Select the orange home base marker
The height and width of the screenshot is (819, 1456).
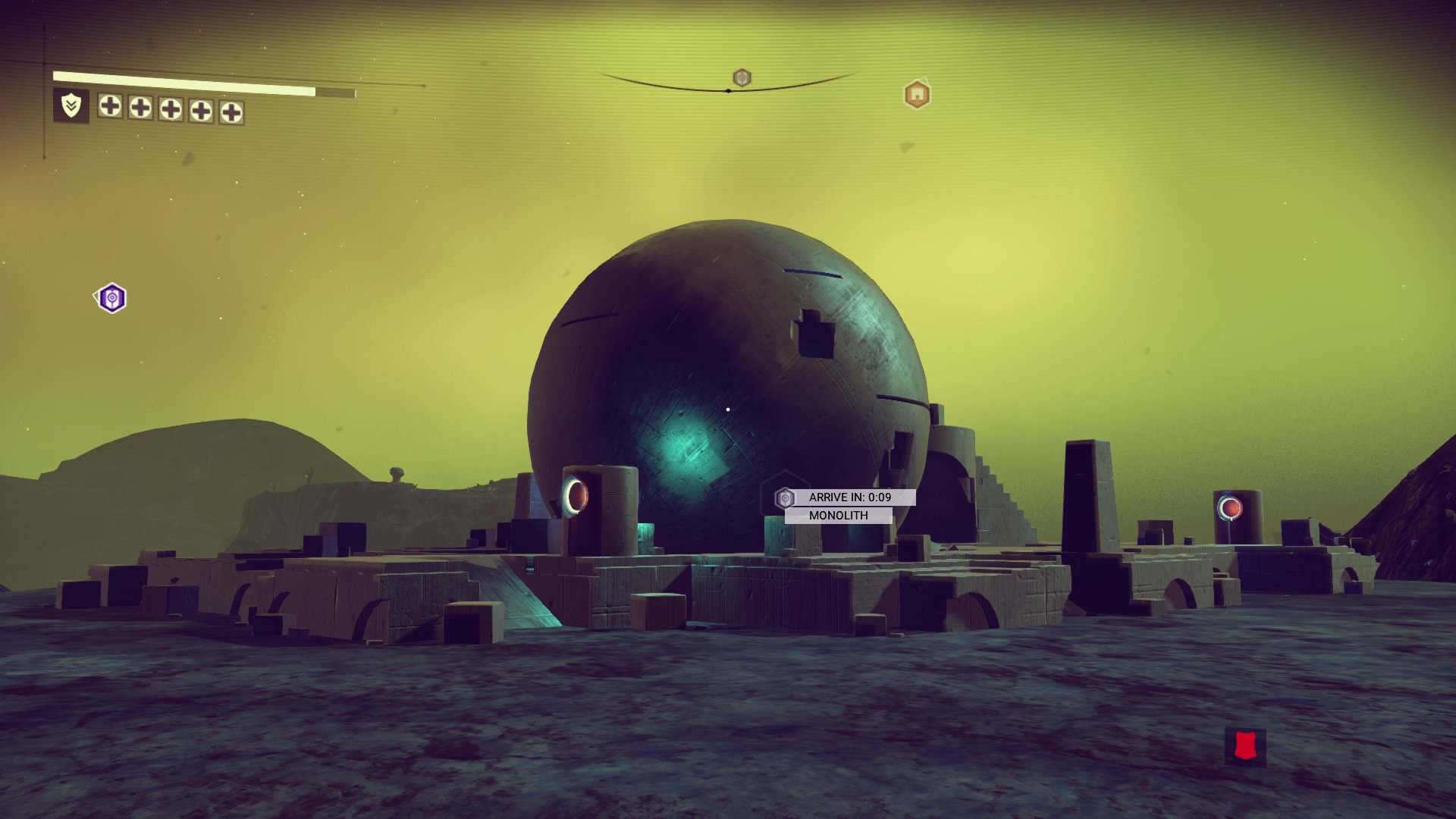coord(917,95)
